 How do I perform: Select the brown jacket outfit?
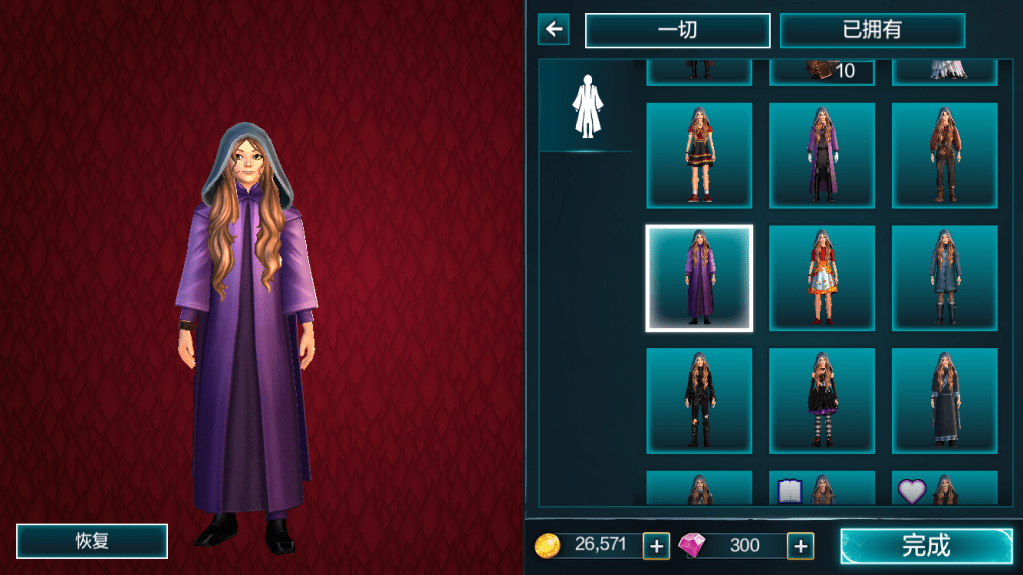(944, 155)
